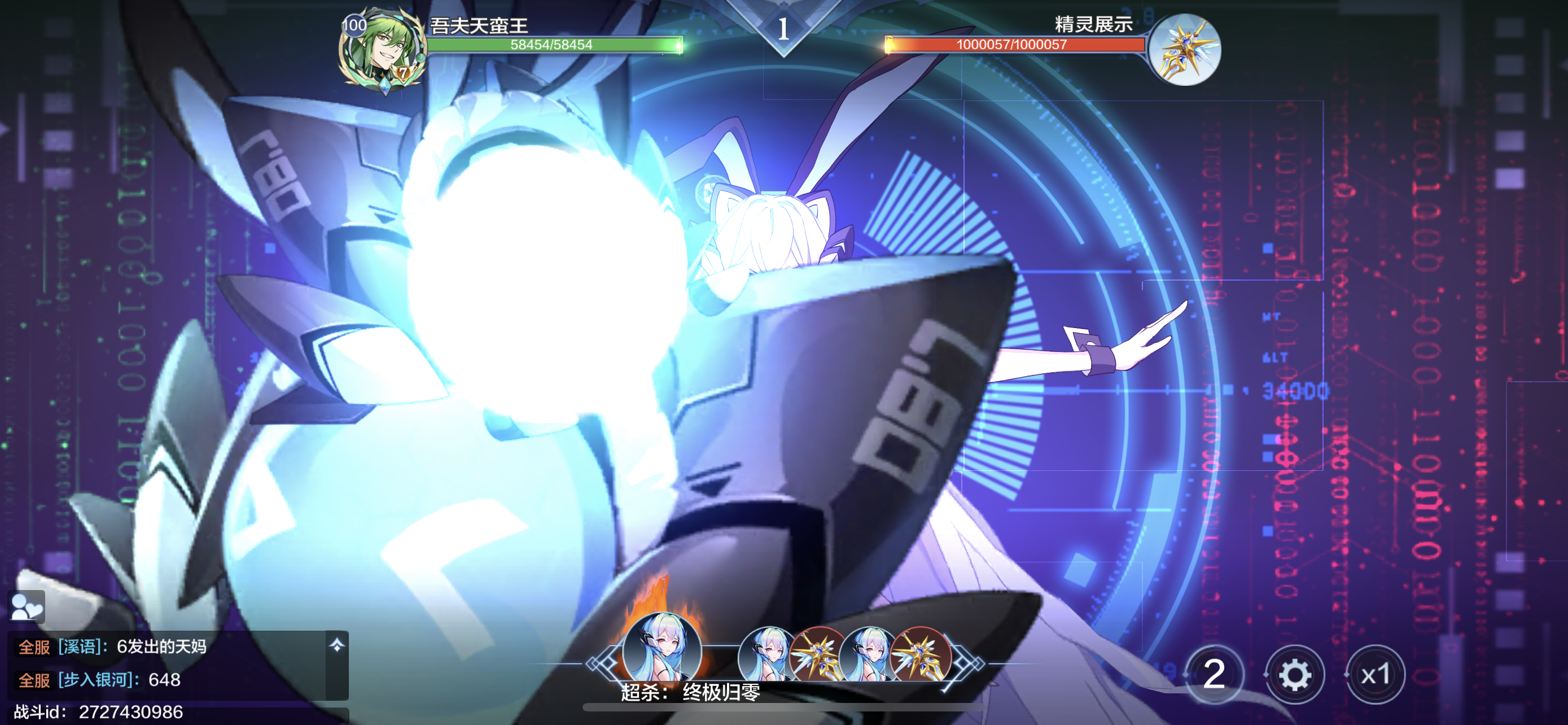The image size is (1568, 725).
Task: Click the round number 2 button
Action: click(1214, 675)
